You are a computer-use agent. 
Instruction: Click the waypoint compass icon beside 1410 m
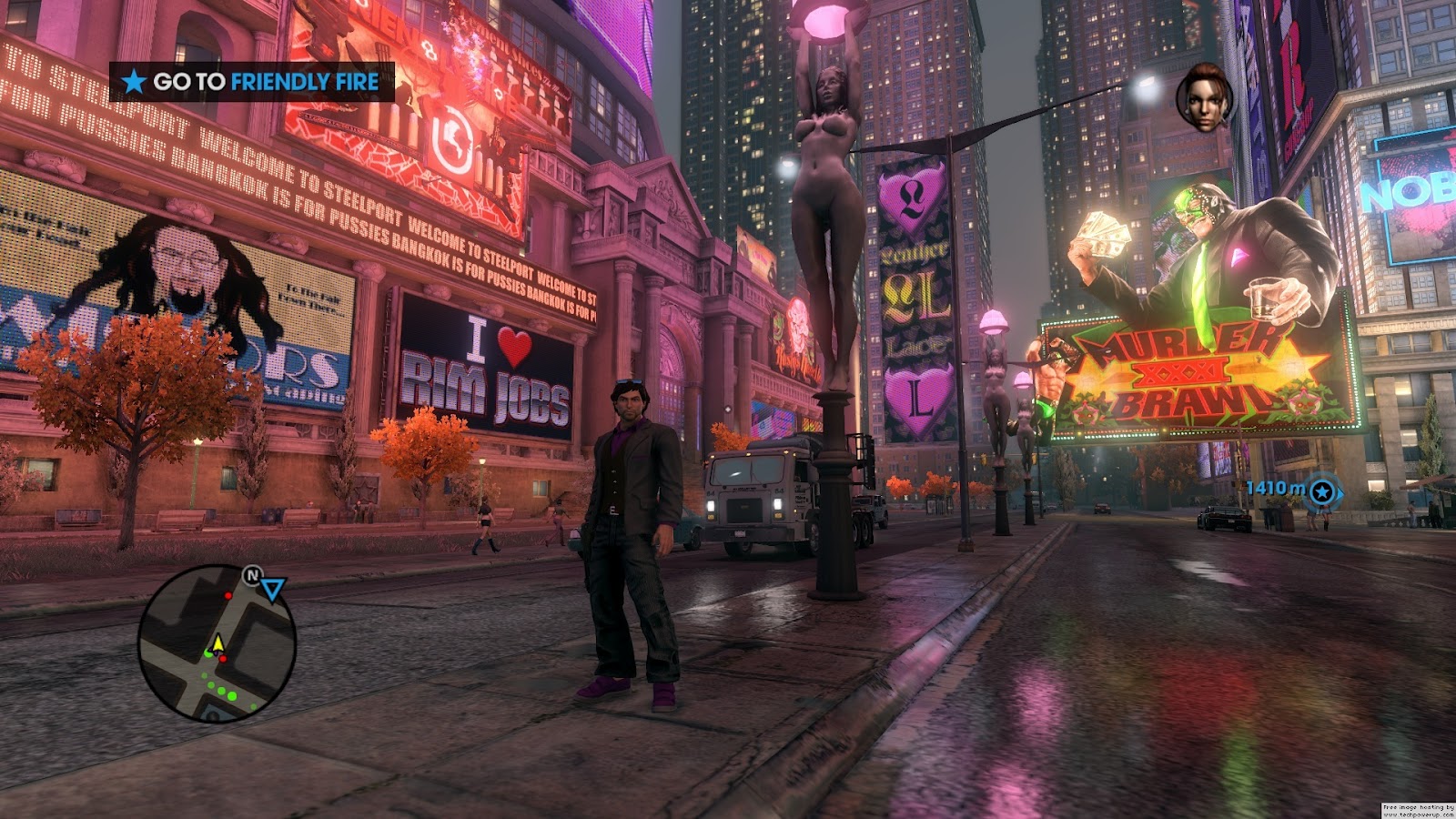(1321, 490)
